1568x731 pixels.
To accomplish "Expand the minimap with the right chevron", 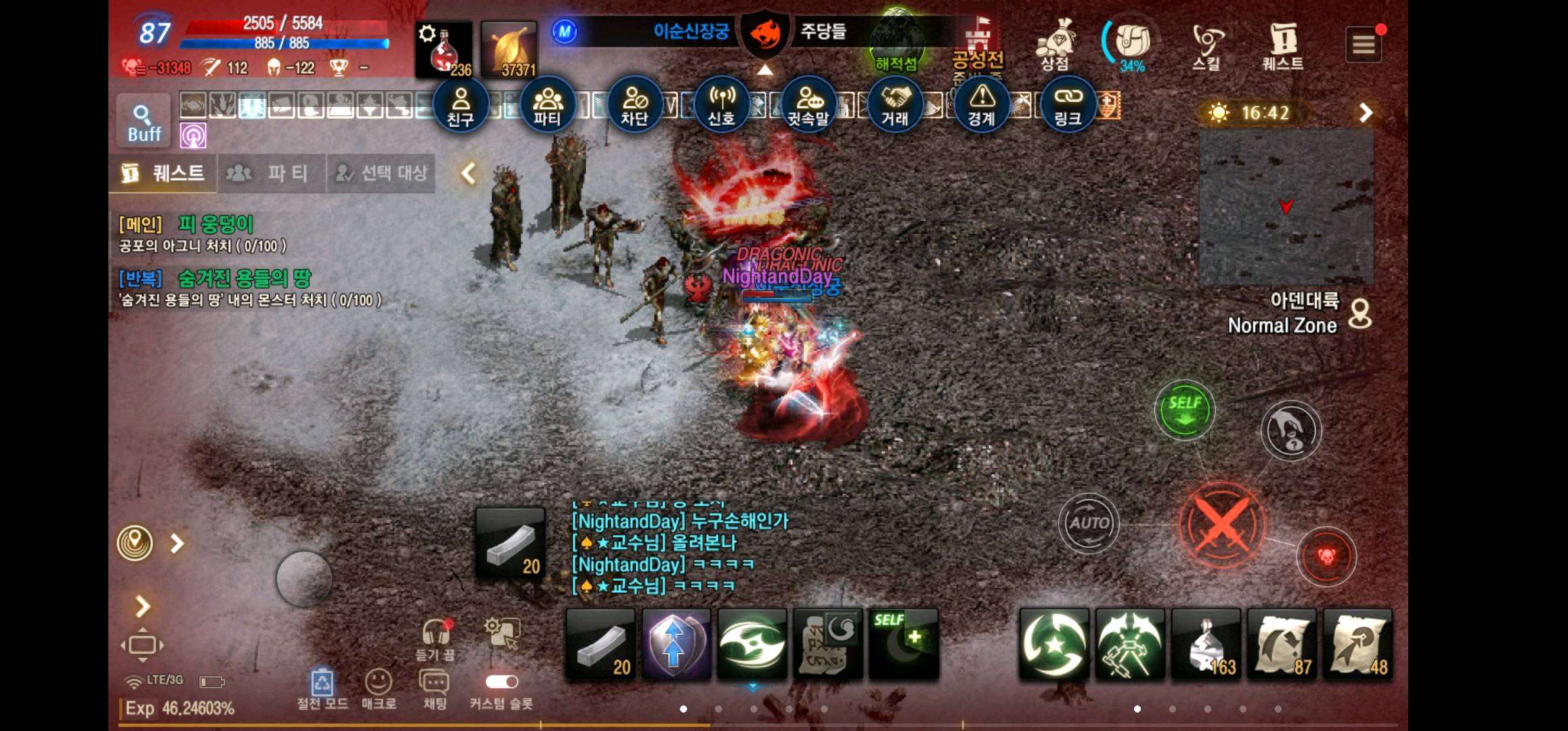I will click(x=1366, y=113).
